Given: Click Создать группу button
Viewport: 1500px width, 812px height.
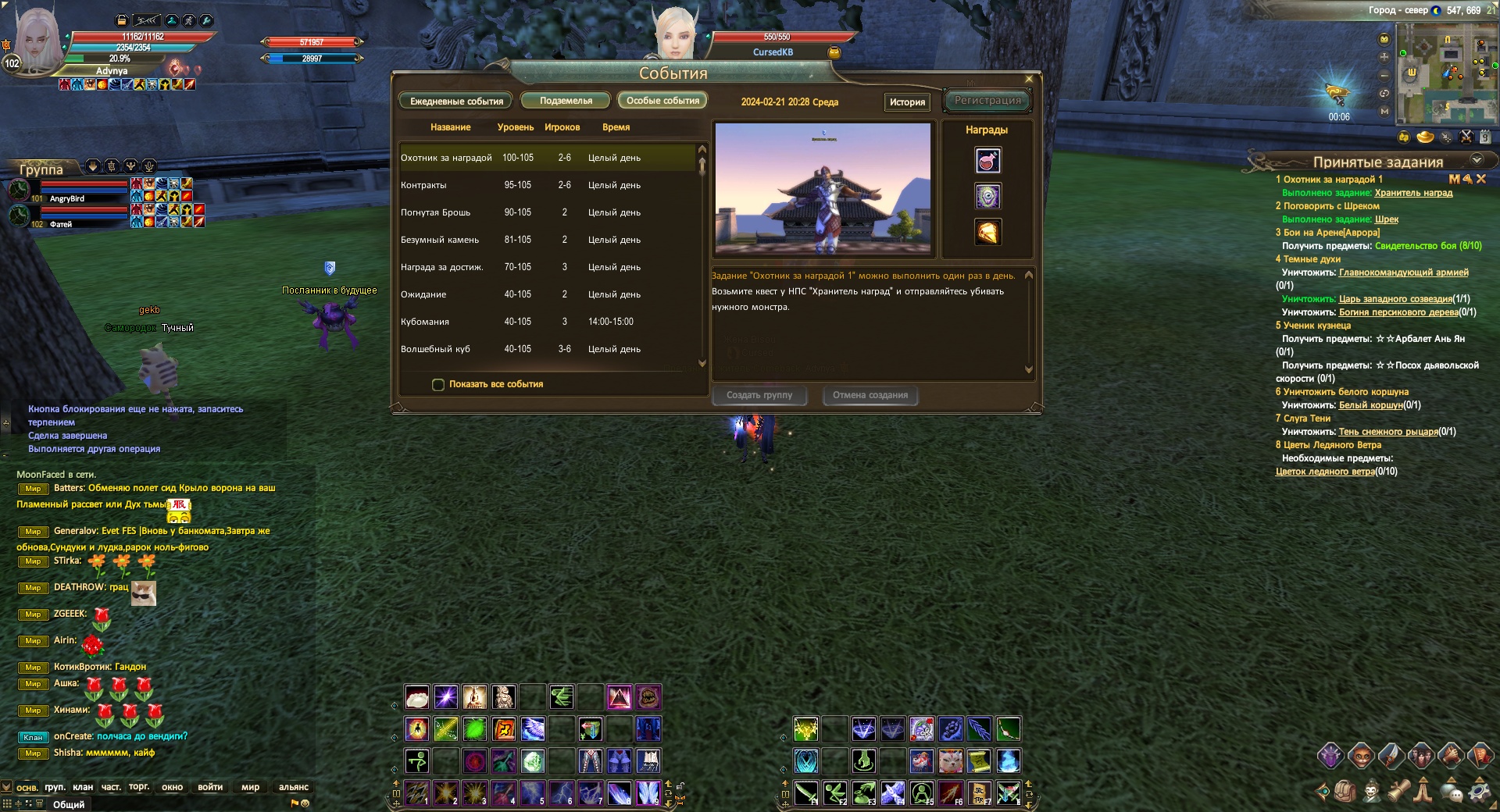Looking at the screenshot, I should click(759, 395).
